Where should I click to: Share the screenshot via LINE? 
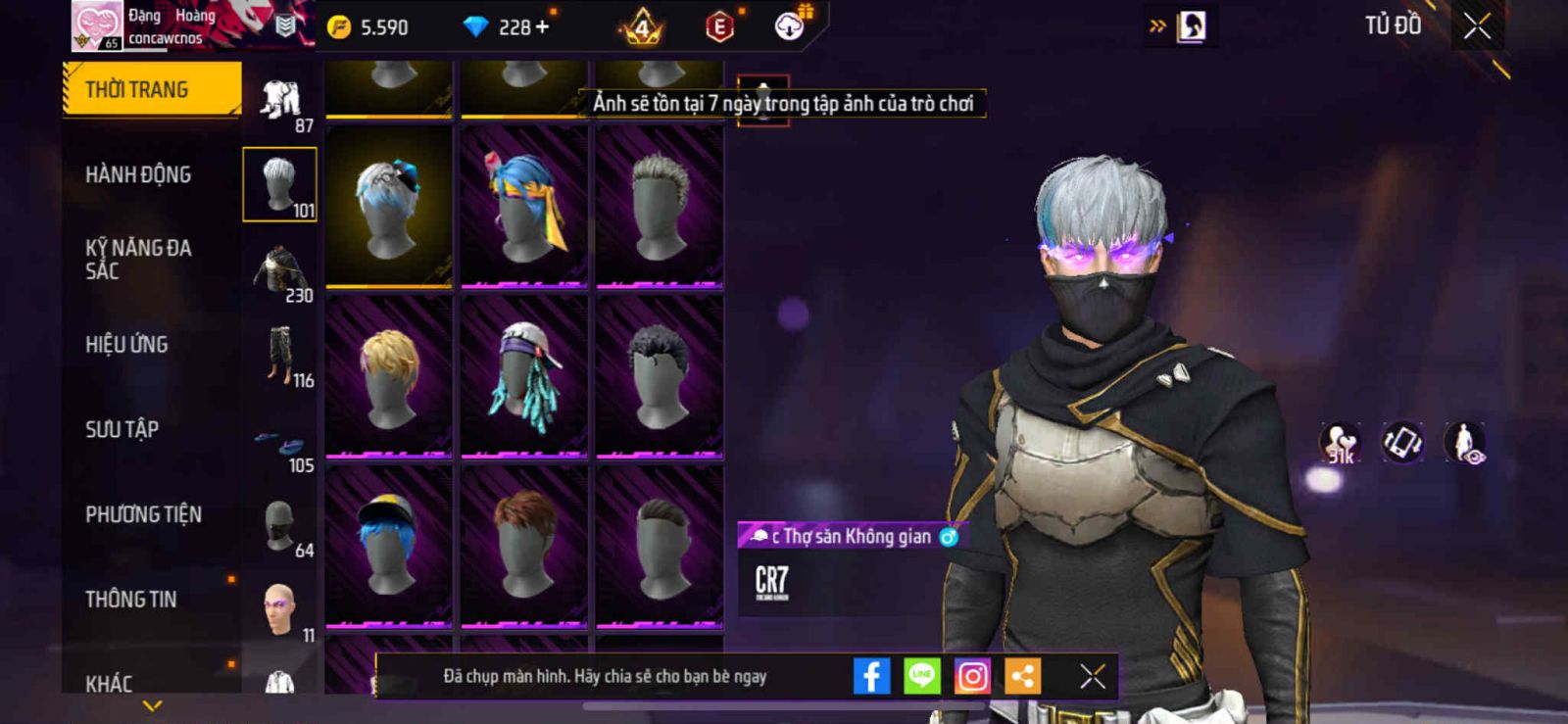coord(921,676)
